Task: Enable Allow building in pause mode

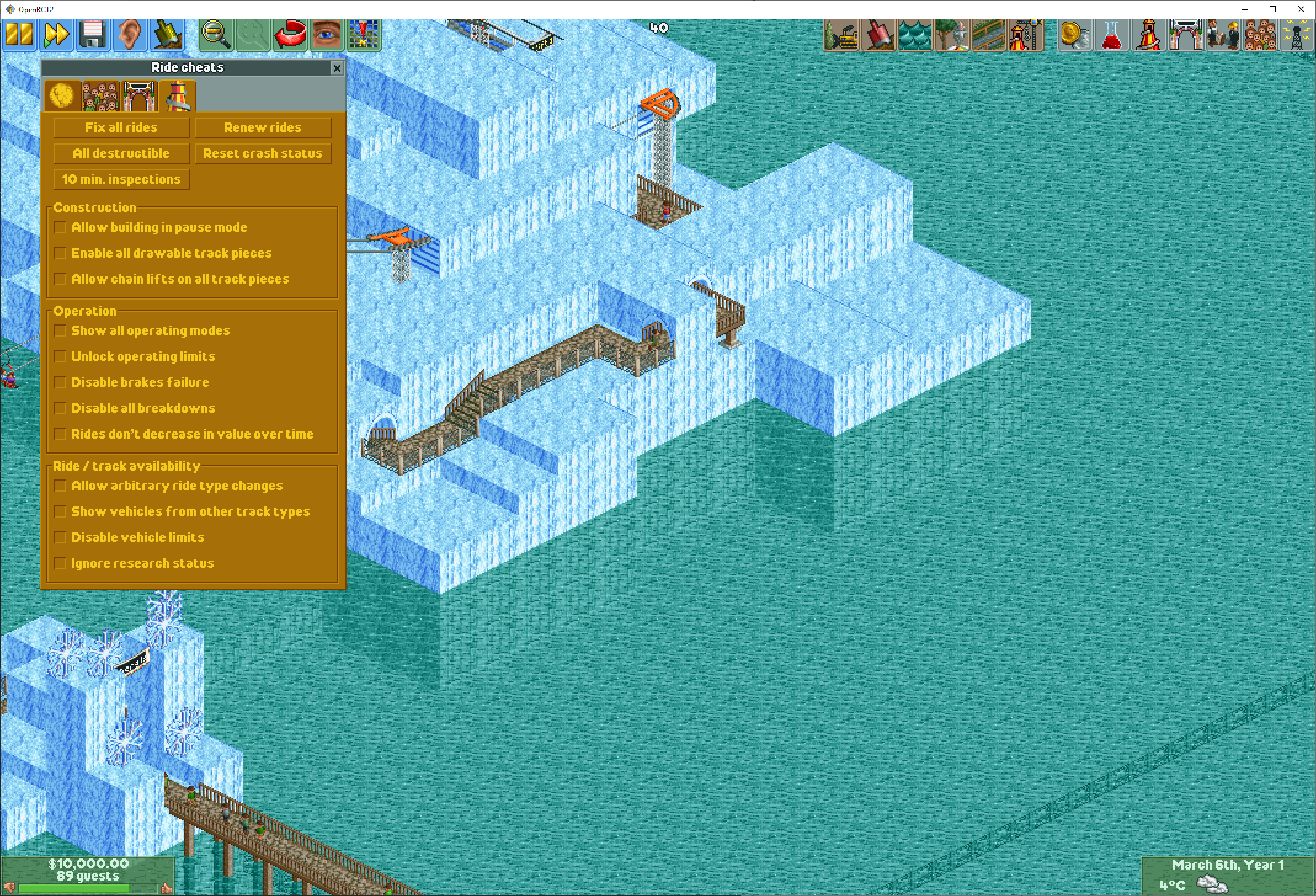Action: coord(60,227)
